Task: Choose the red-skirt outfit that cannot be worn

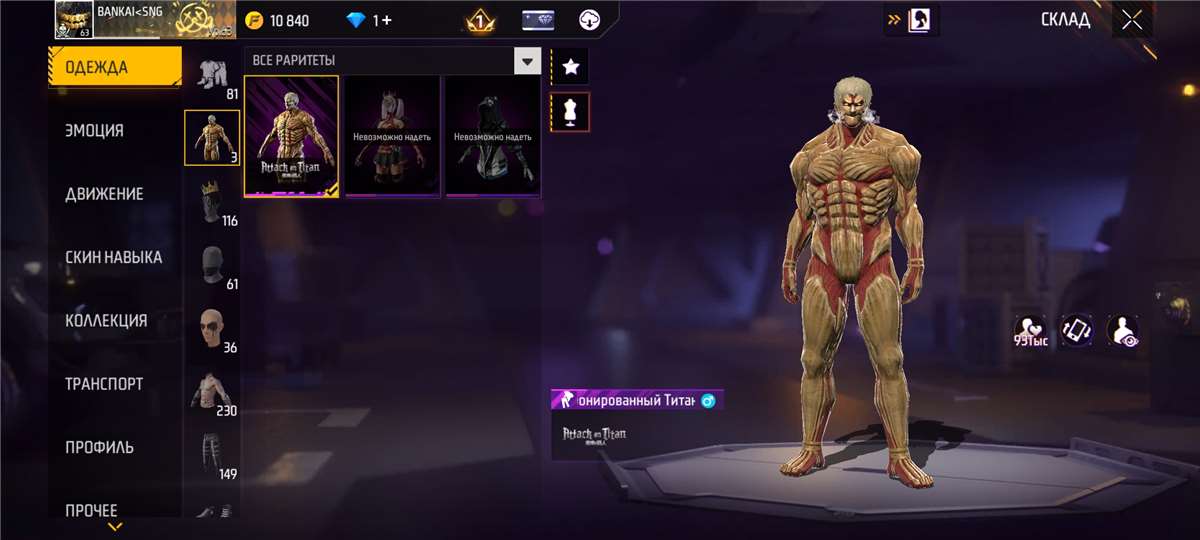Action: tap(392, 136)
